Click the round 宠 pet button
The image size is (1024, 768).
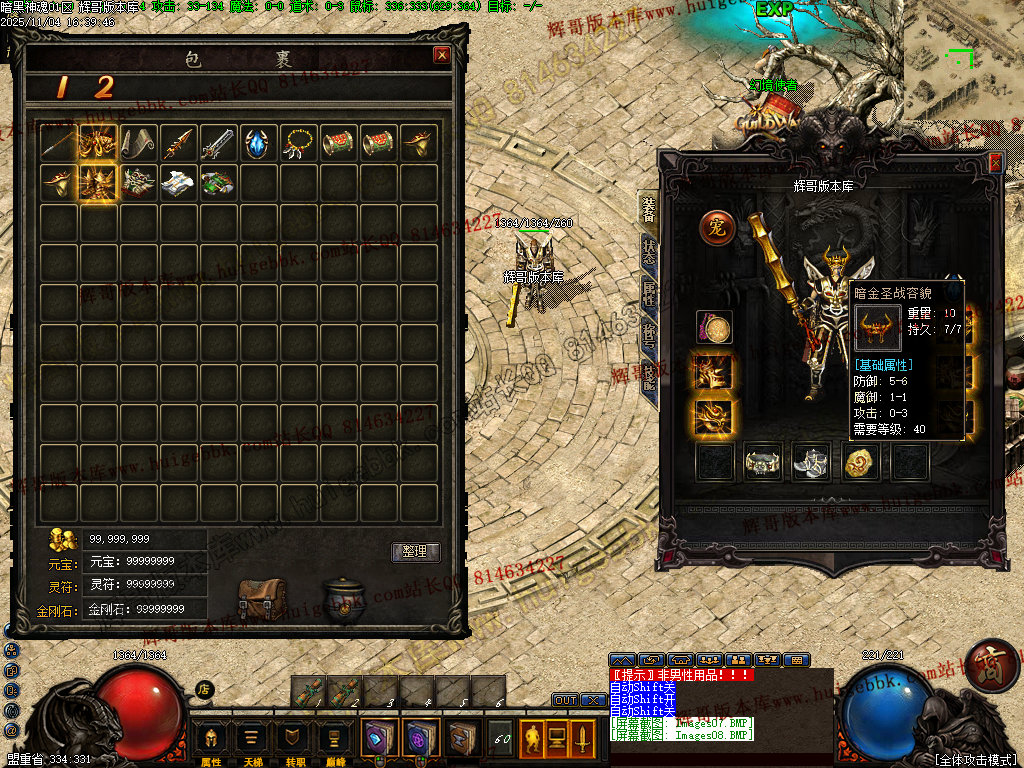(716, 227)
